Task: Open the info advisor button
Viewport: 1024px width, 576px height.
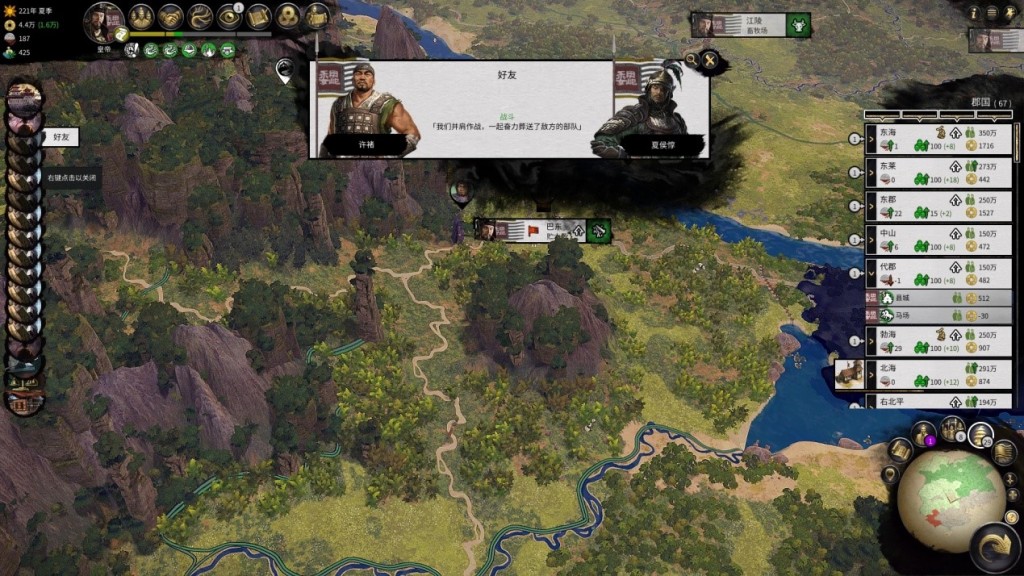Action: [975, 12]
